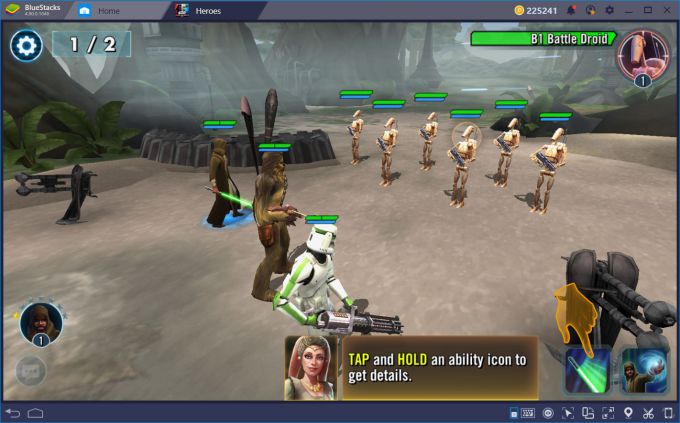This screenshot has width=680, height=423.
Task: Tap the active hero portrait
Action: [41, 322]
